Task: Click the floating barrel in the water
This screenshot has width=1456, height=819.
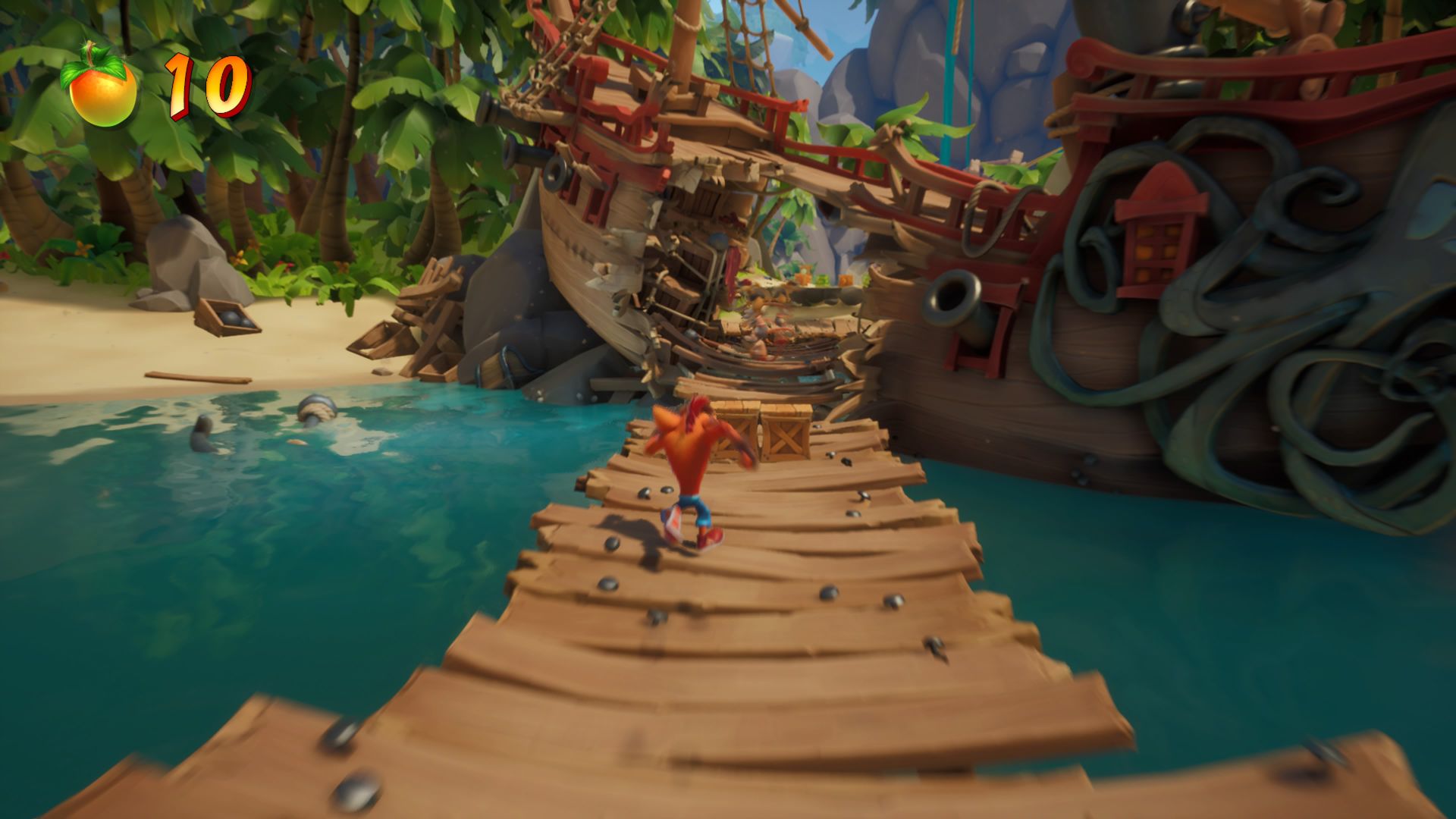Action: click(x=315, y=409)
